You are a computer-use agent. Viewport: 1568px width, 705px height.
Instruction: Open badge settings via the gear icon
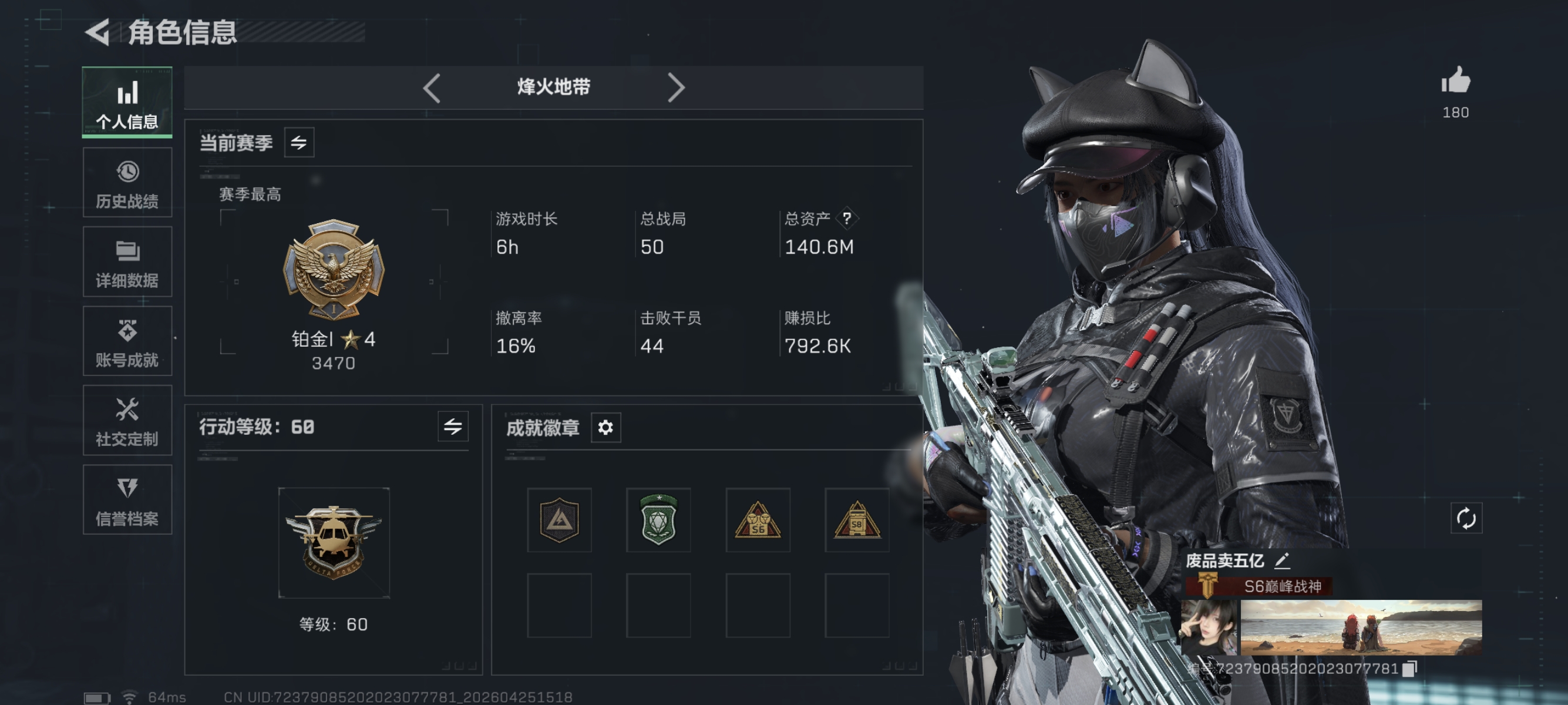[x=604, y=428]
